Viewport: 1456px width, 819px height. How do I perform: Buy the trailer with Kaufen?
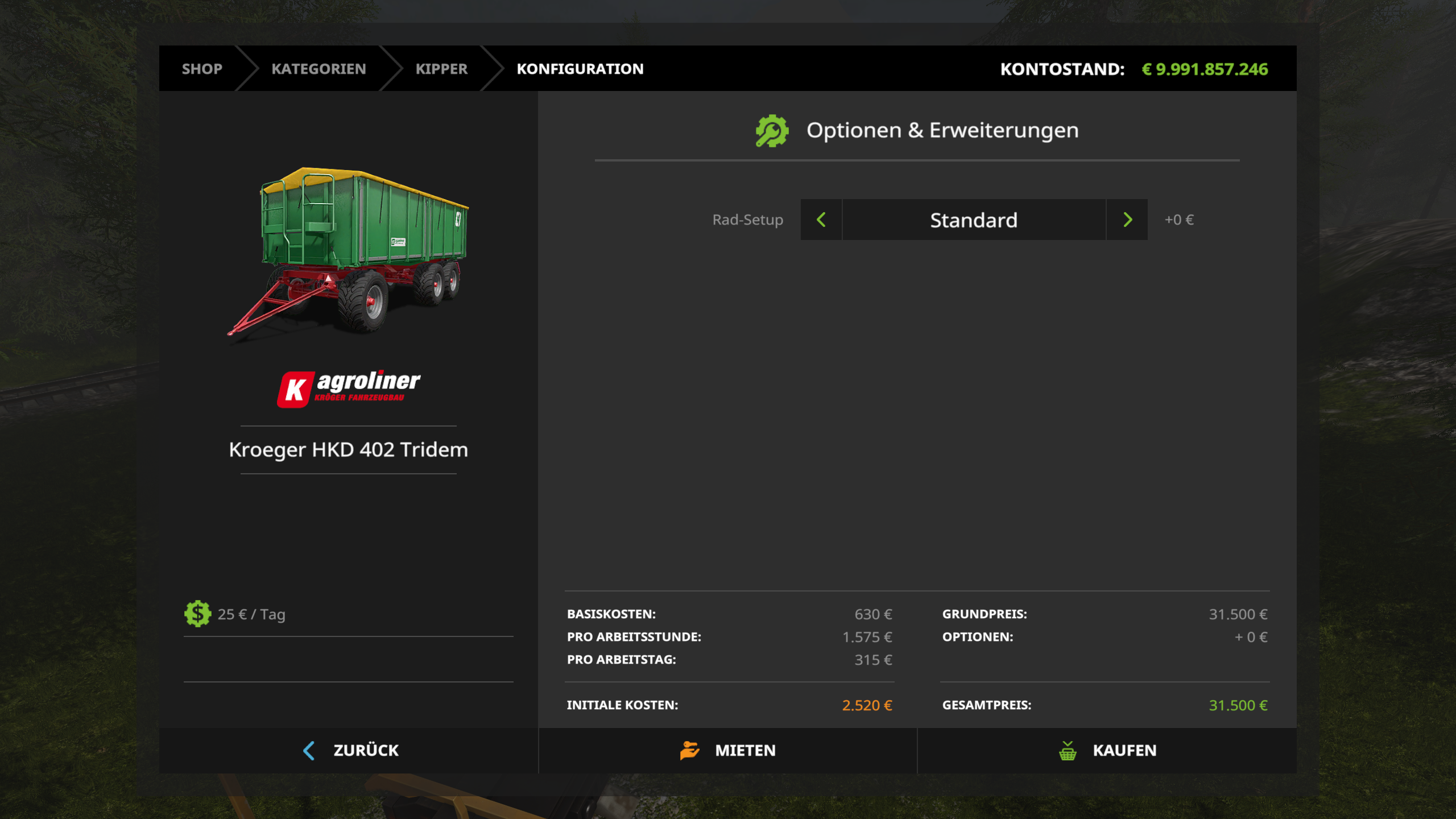click(x=1107, y=750)
